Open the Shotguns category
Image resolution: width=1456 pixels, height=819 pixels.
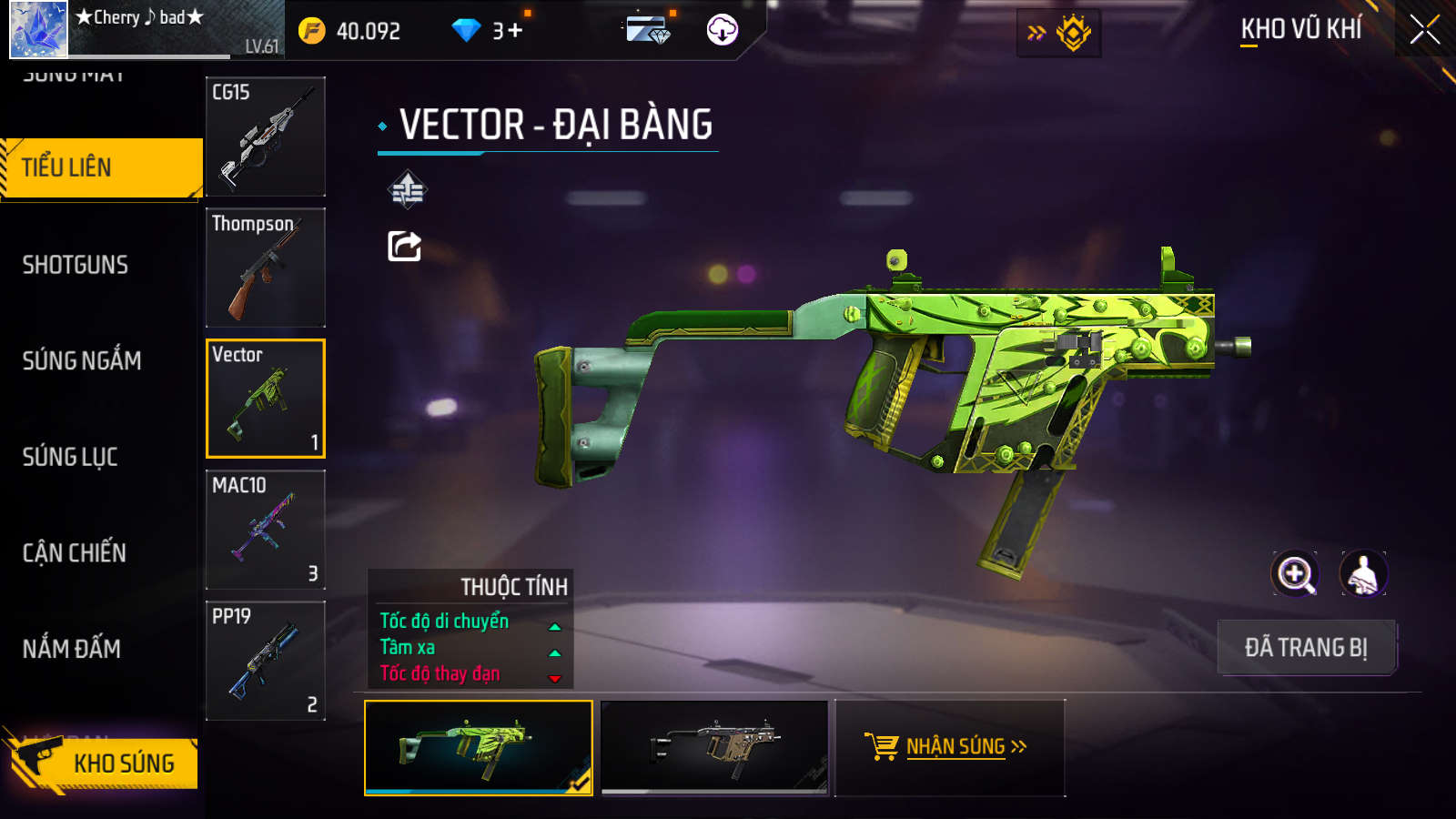[76, 265]
